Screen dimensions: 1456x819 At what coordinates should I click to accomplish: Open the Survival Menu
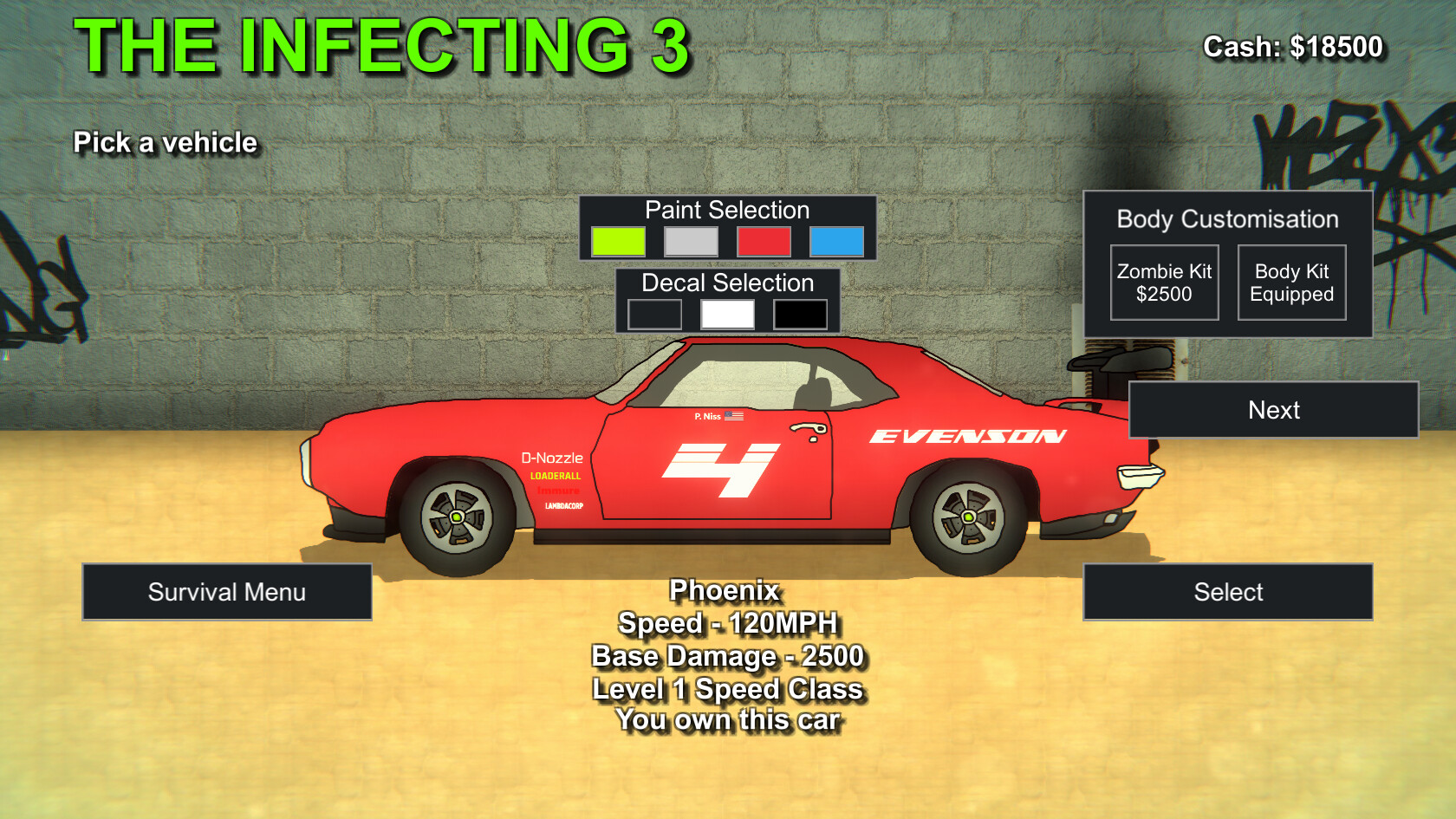227,592
